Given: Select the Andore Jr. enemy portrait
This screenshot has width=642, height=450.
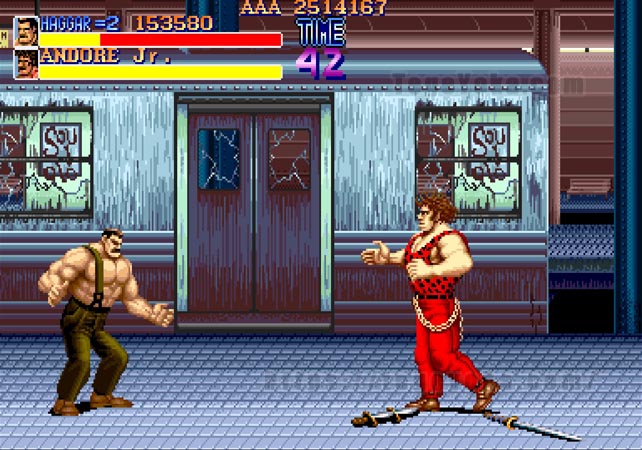Looking at the screenshot, I should [x=26, y=64].
